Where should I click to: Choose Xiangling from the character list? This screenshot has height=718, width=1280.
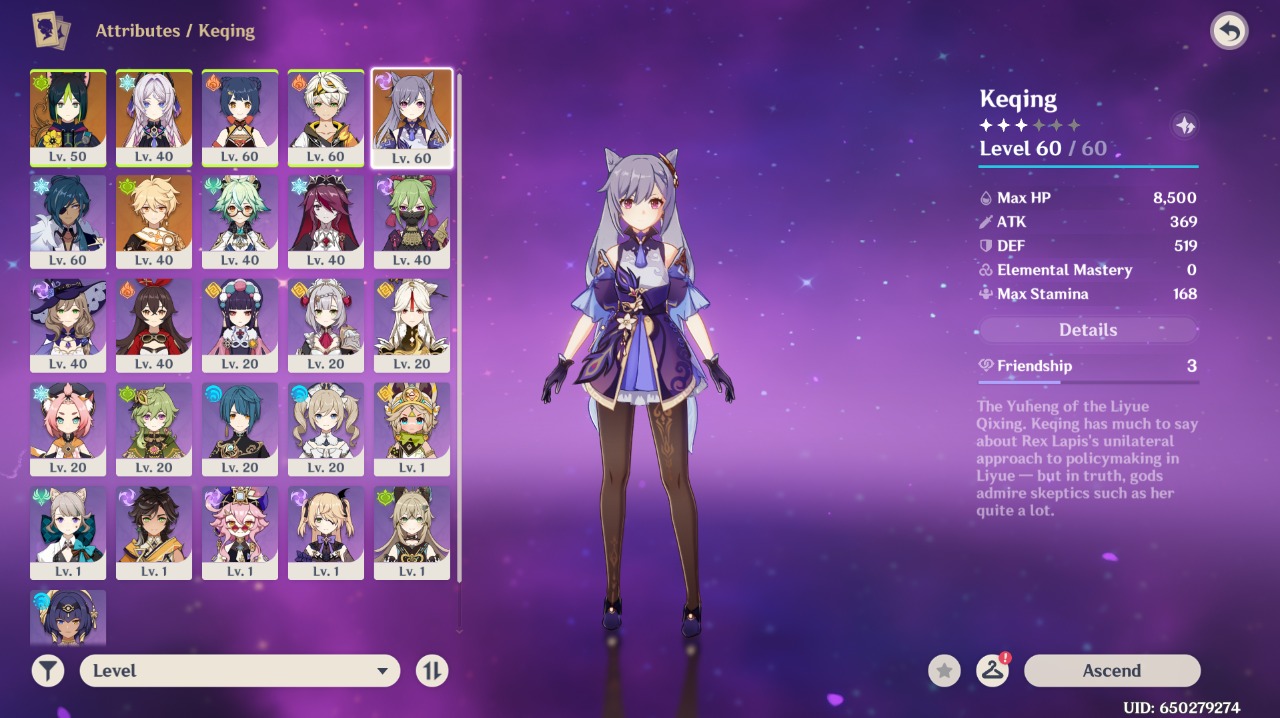pos(240,110)
